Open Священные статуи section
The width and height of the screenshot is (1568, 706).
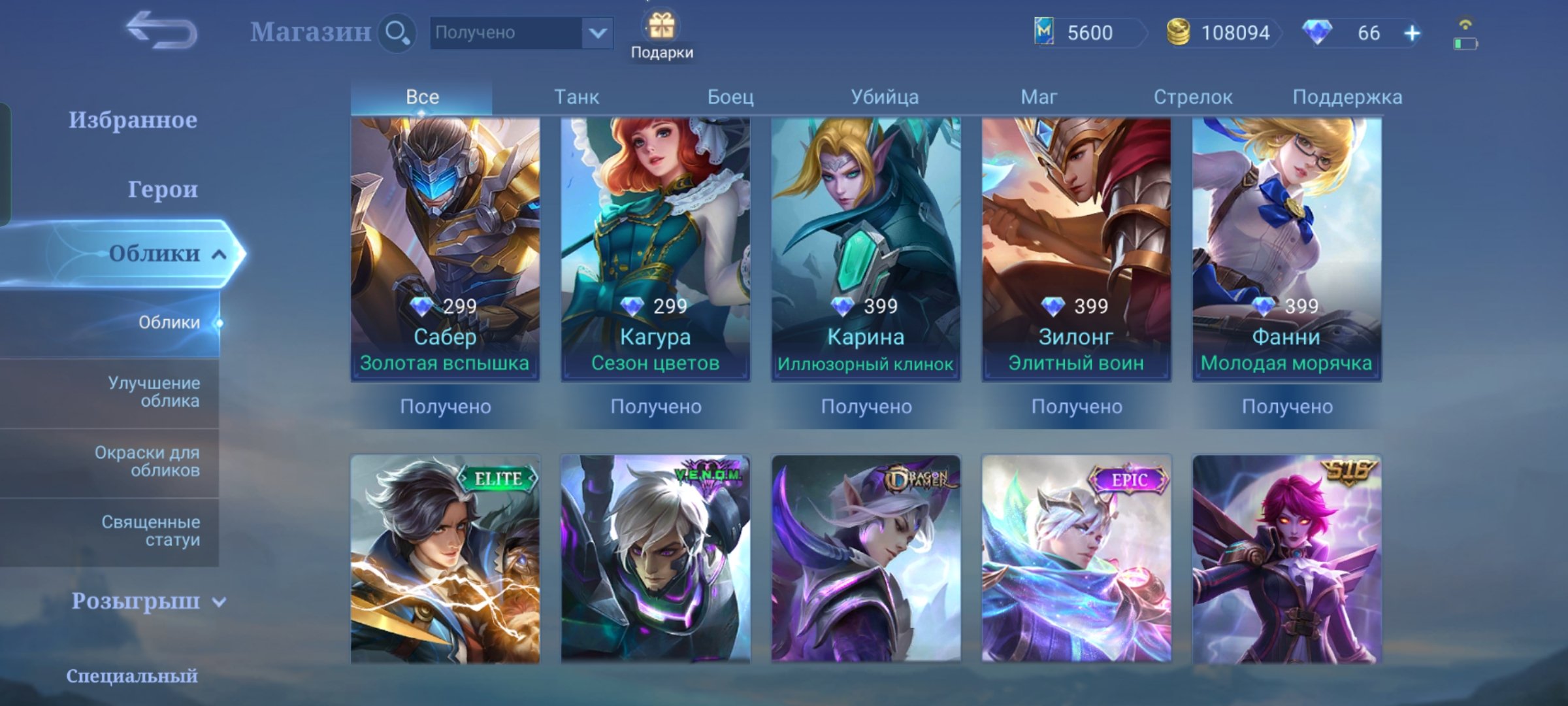(151, 531)
